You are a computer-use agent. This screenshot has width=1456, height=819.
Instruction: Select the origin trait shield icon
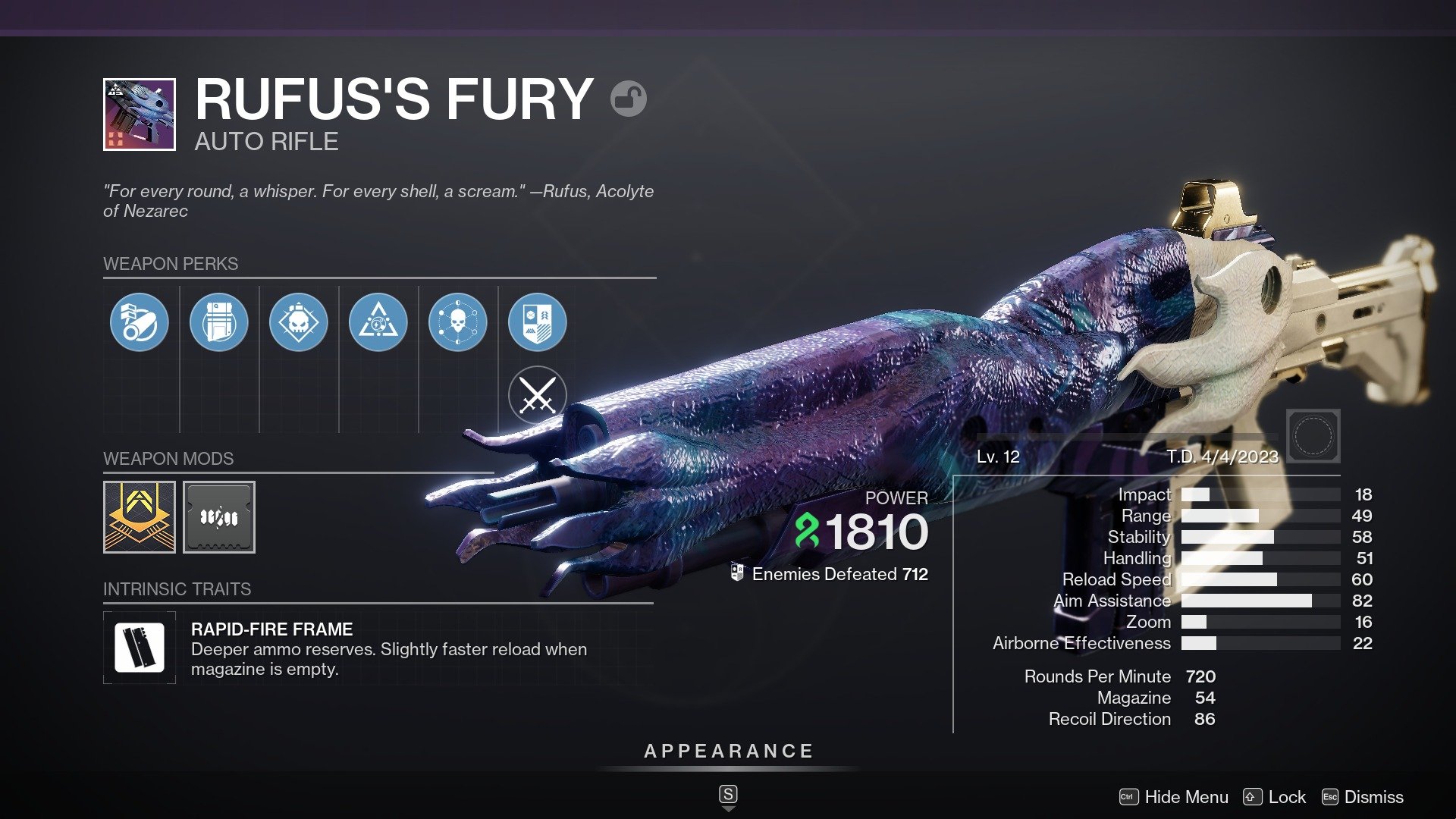(537, 322)
